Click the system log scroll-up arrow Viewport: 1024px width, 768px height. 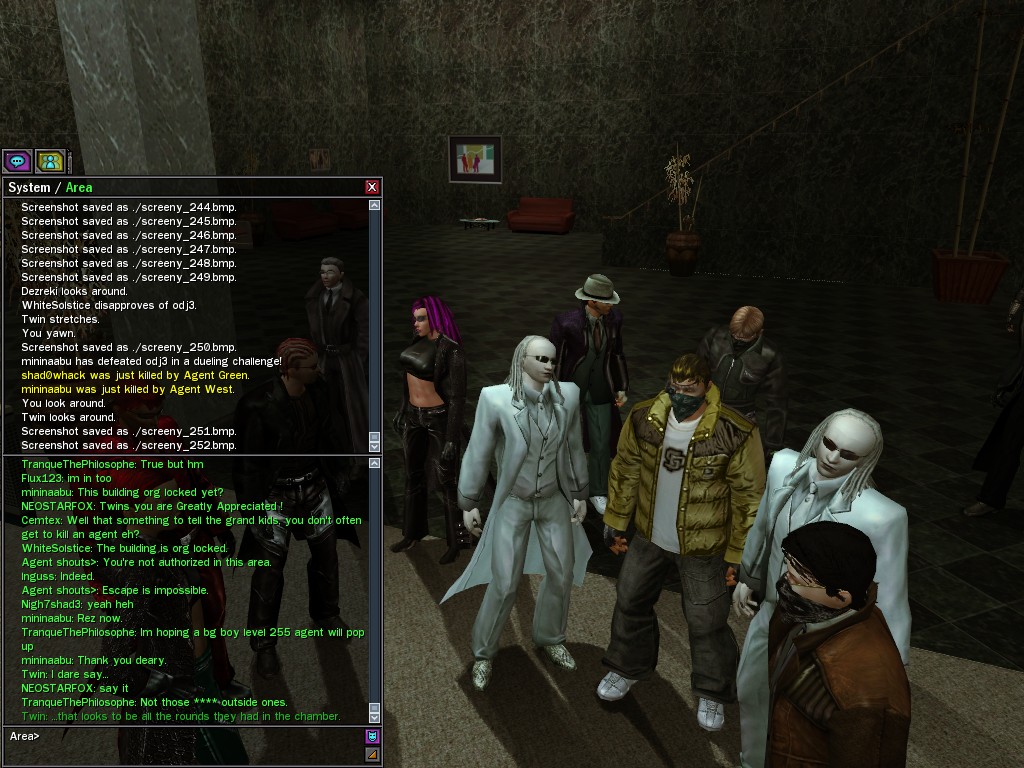point(375,205)
